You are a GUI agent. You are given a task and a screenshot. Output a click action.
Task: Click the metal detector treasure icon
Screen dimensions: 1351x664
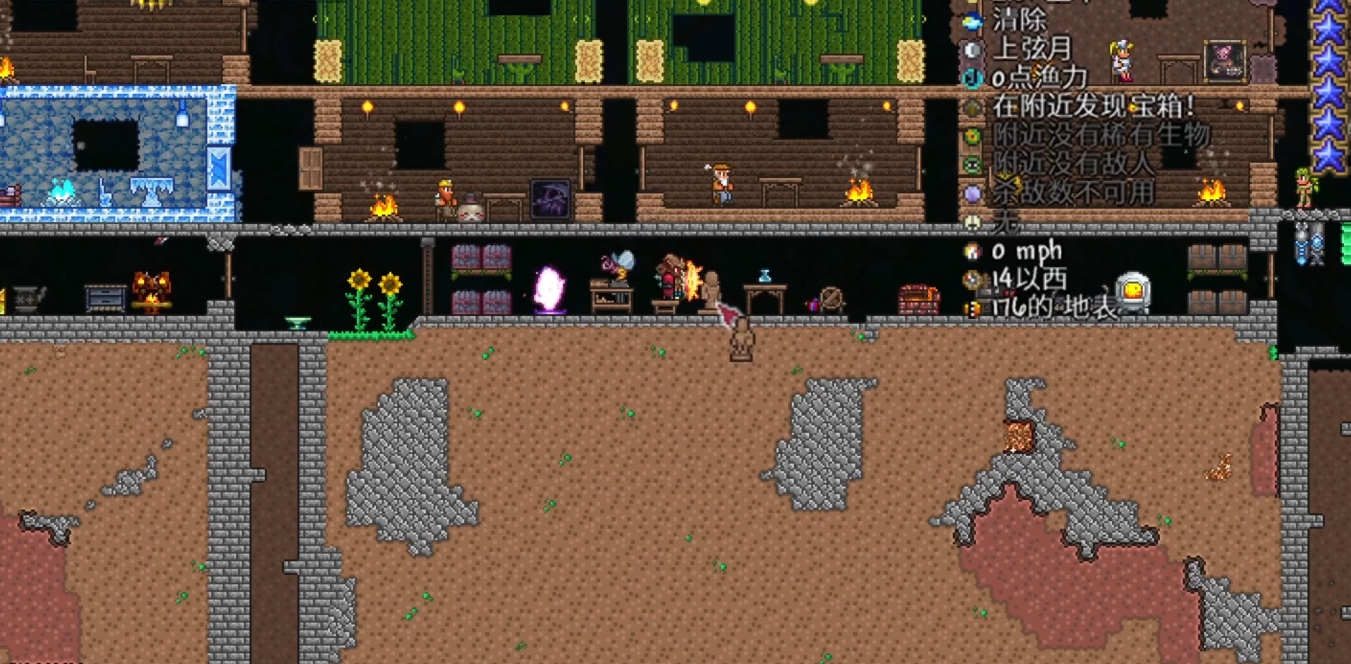coord(972,107)
